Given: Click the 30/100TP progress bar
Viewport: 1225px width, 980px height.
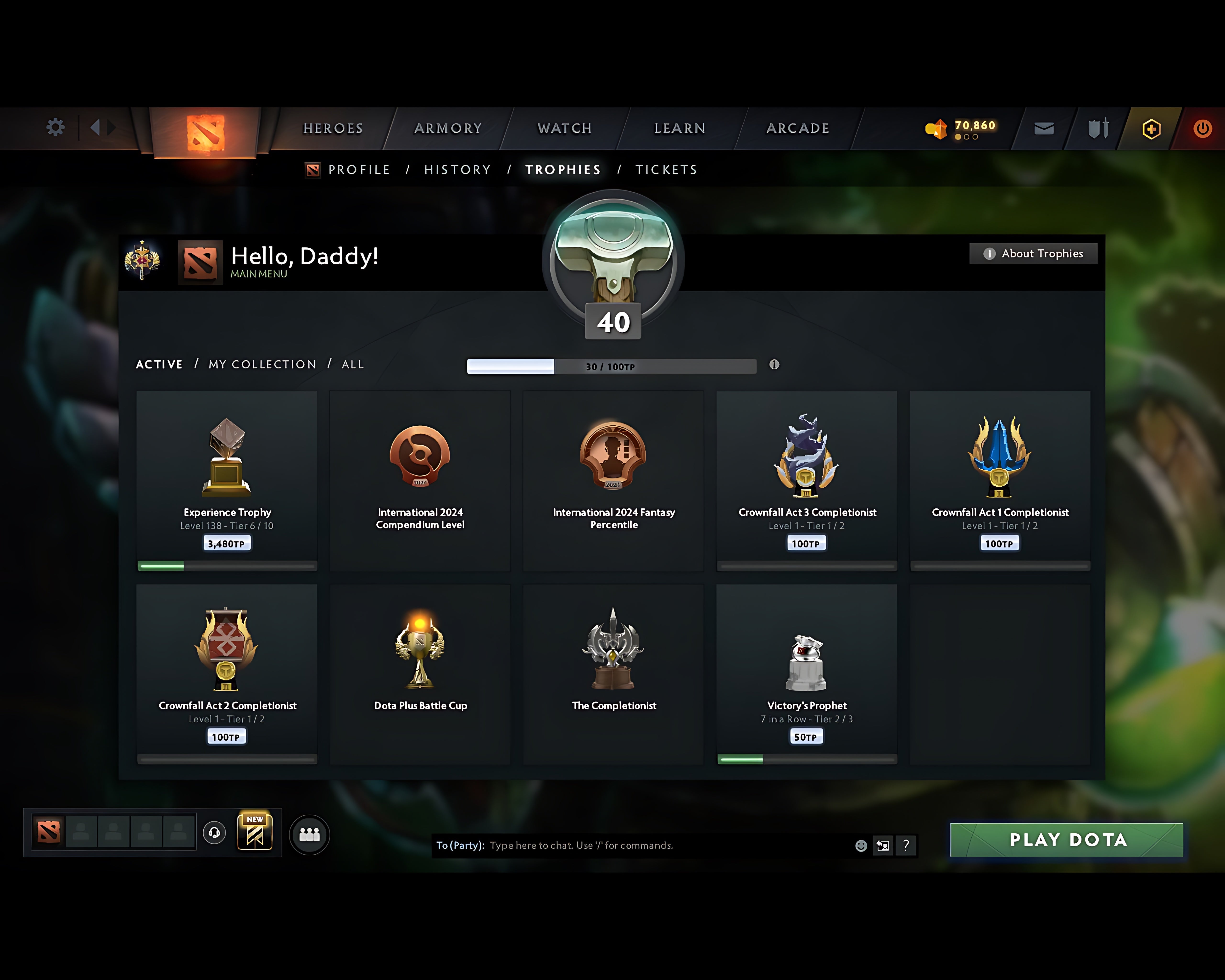Looking at the screenshot, I should pyautogui.click(x=611, y=367).
